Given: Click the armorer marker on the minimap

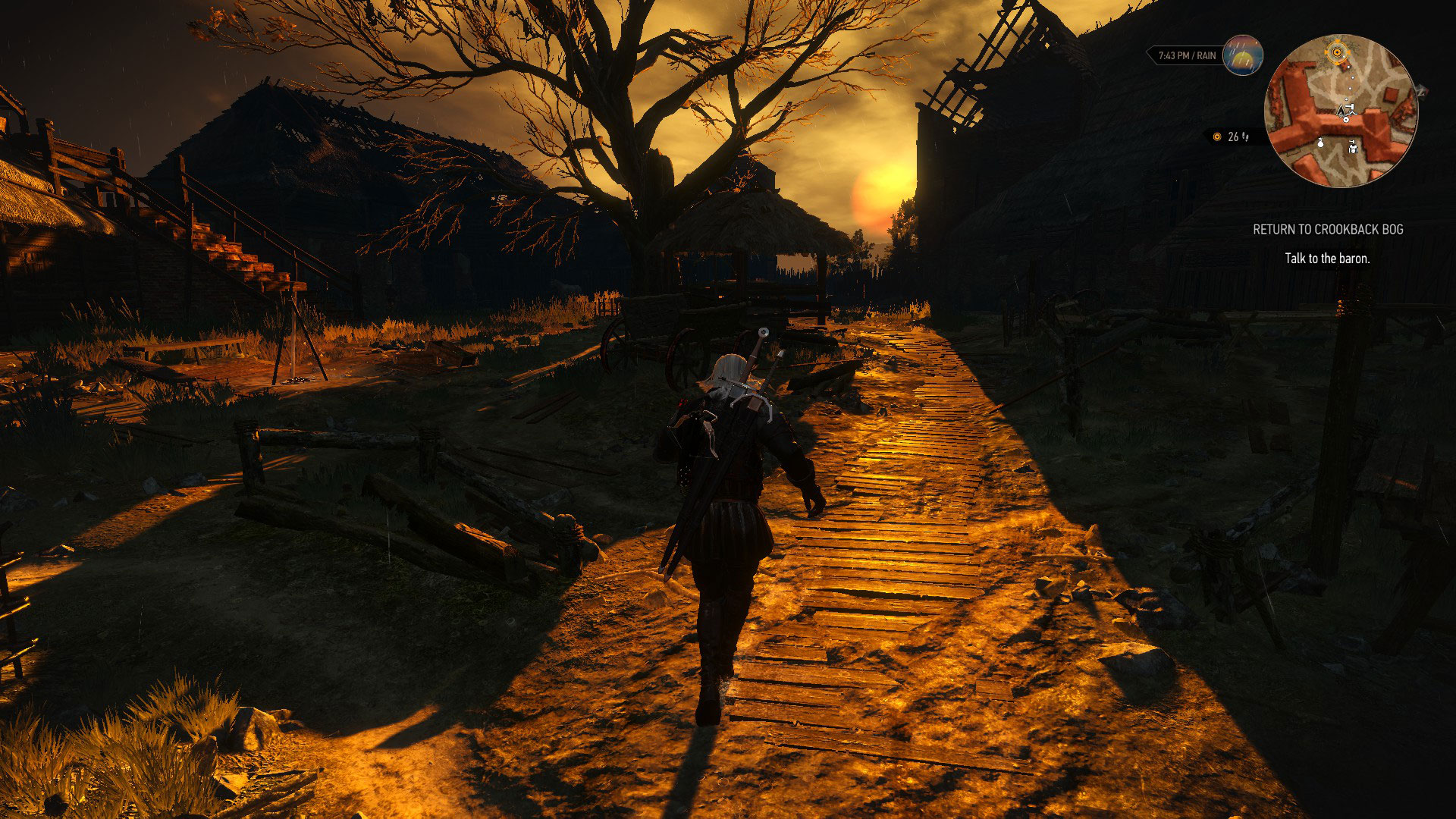Looking at the screenshot, I should point(1354,147).
